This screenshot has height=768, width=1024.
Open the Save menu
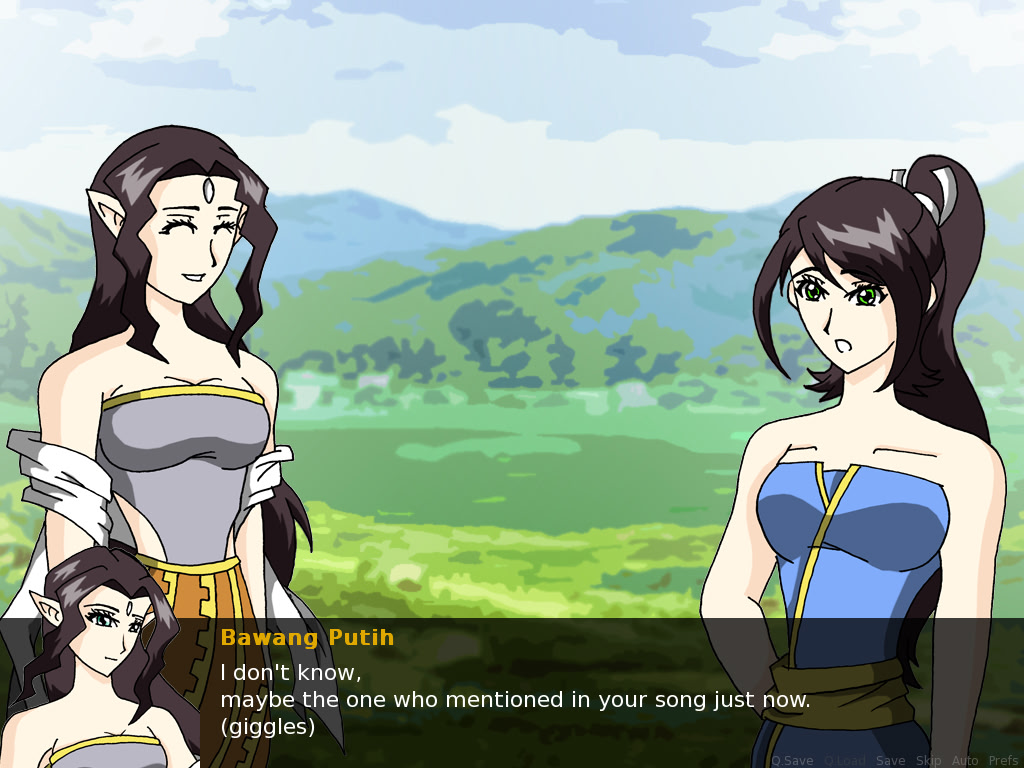pos(890,761)
